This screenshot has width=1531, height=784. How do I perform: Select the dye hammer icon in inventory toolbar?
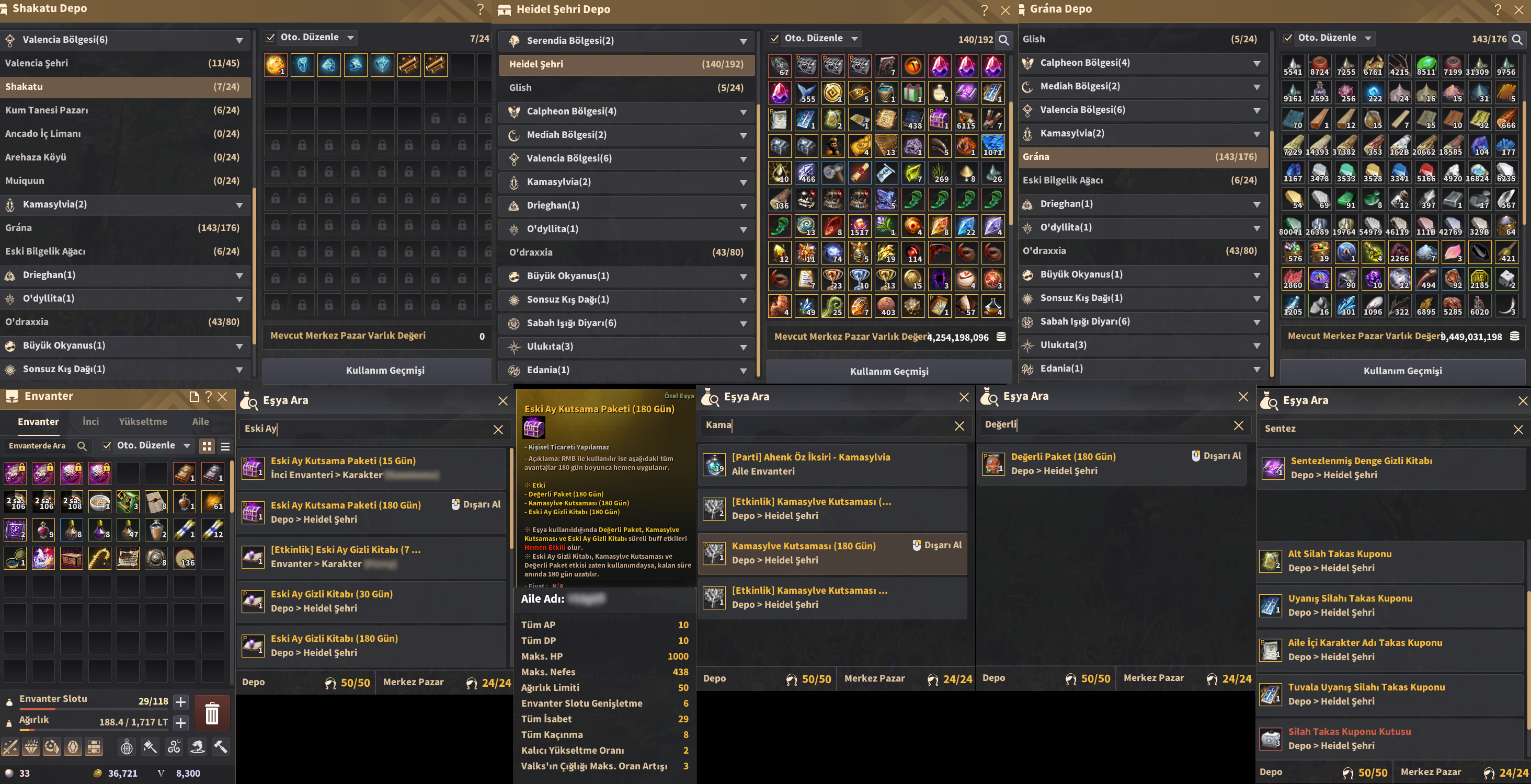tap(149, 746)
